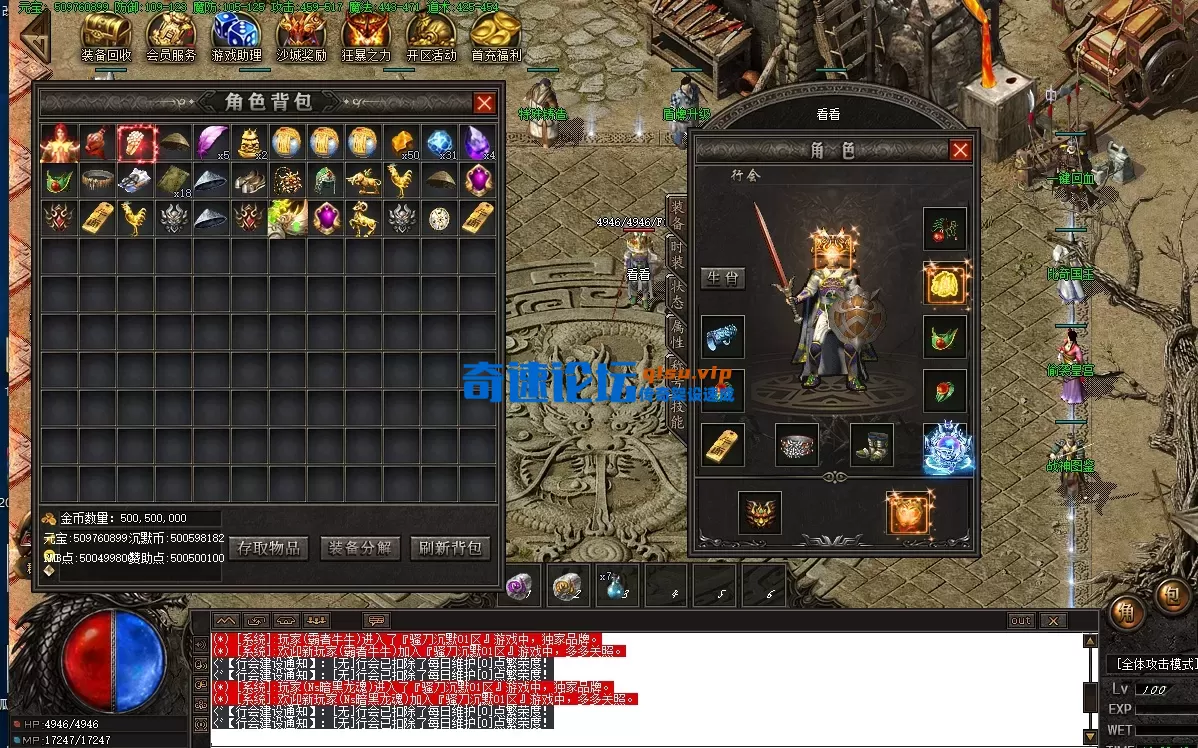The height and width of the screenshot is (748, 1198).
Task: Switch to the 时装 costume tab
Action: tap(678, 255)
